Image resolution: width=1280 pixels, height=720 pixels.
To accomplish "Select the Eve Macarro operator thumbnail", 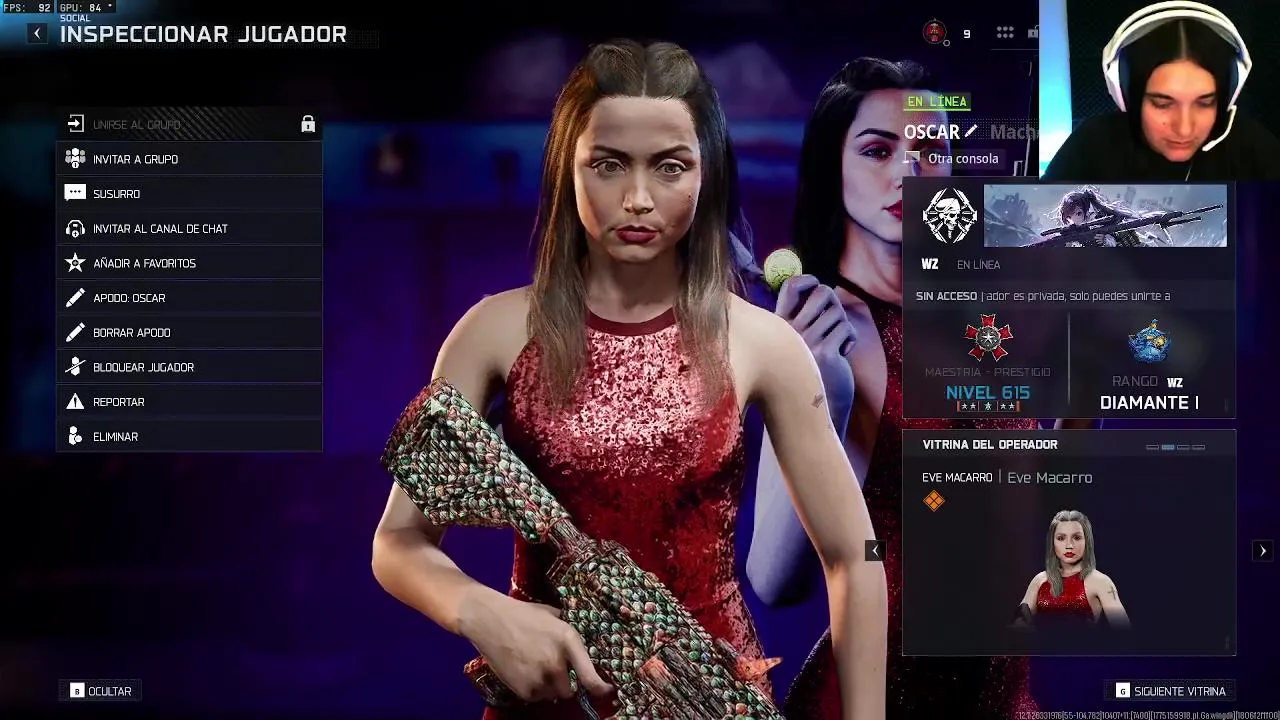I will tap(1070, 570).
